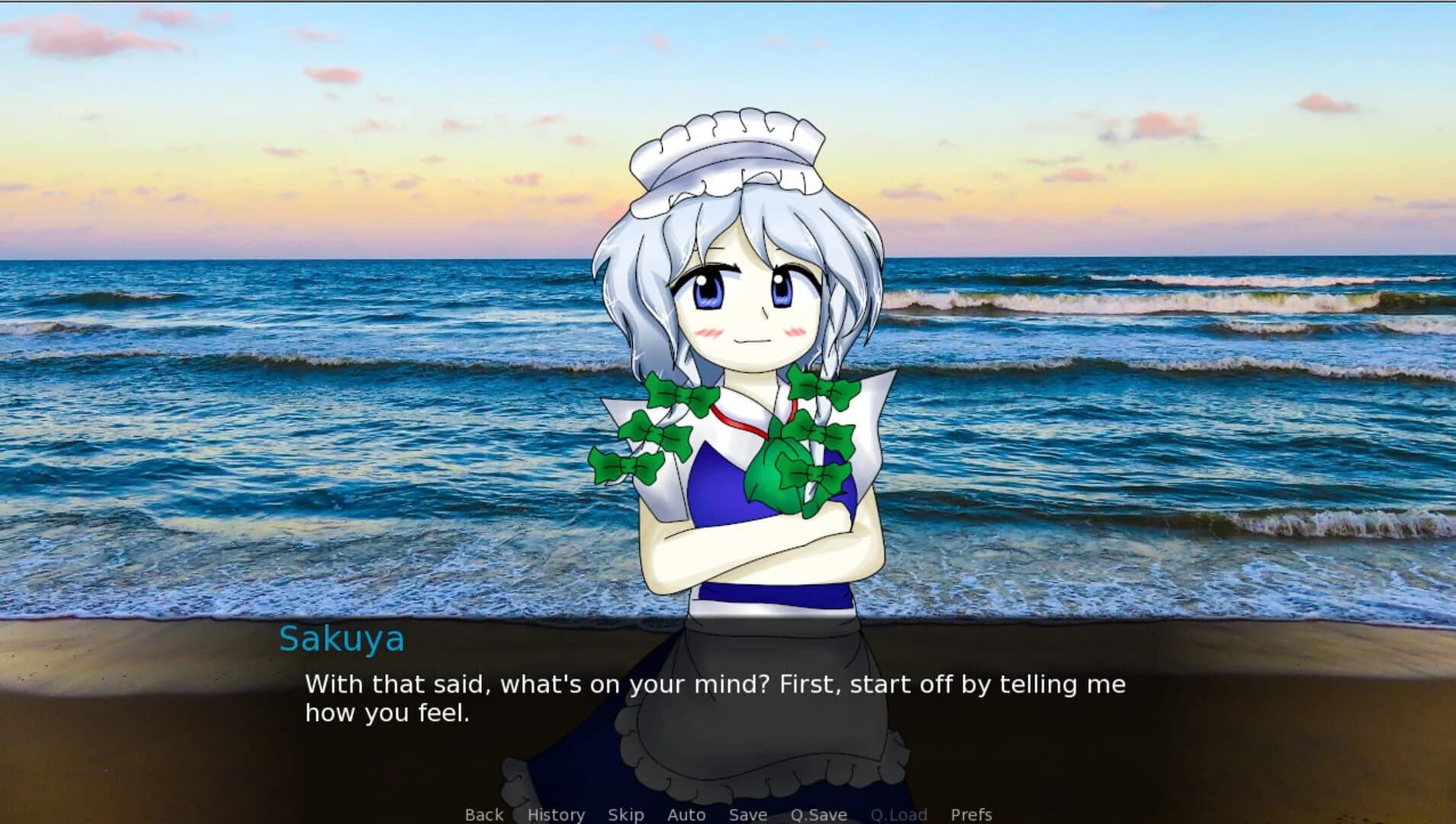This screenshot has height=824, width=1456.
Task: Click Sakuya's name label
Action: [x=342, y=639]
